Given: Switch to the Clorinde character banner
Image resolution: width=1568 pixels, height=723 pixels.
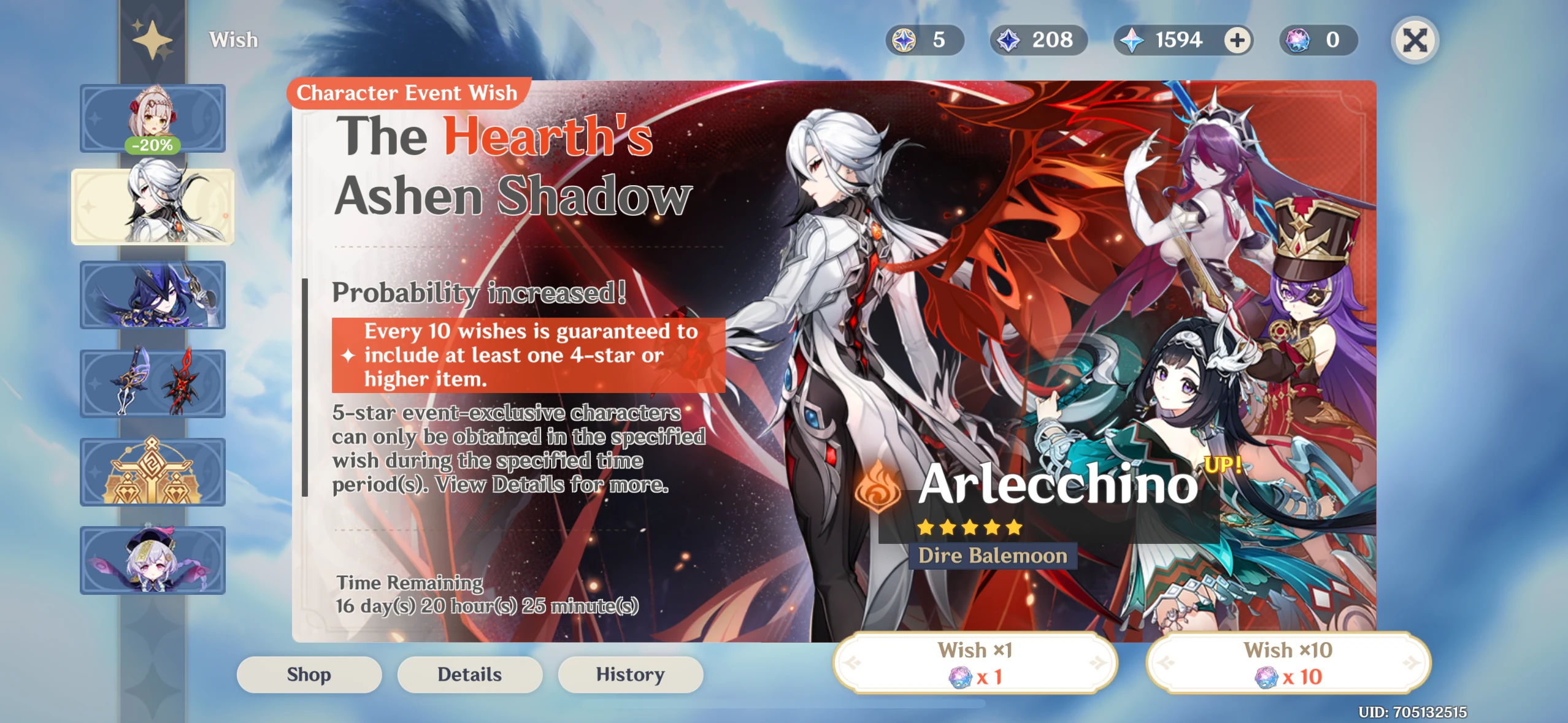Looking at the screenshot, I should tap(153, 295).
